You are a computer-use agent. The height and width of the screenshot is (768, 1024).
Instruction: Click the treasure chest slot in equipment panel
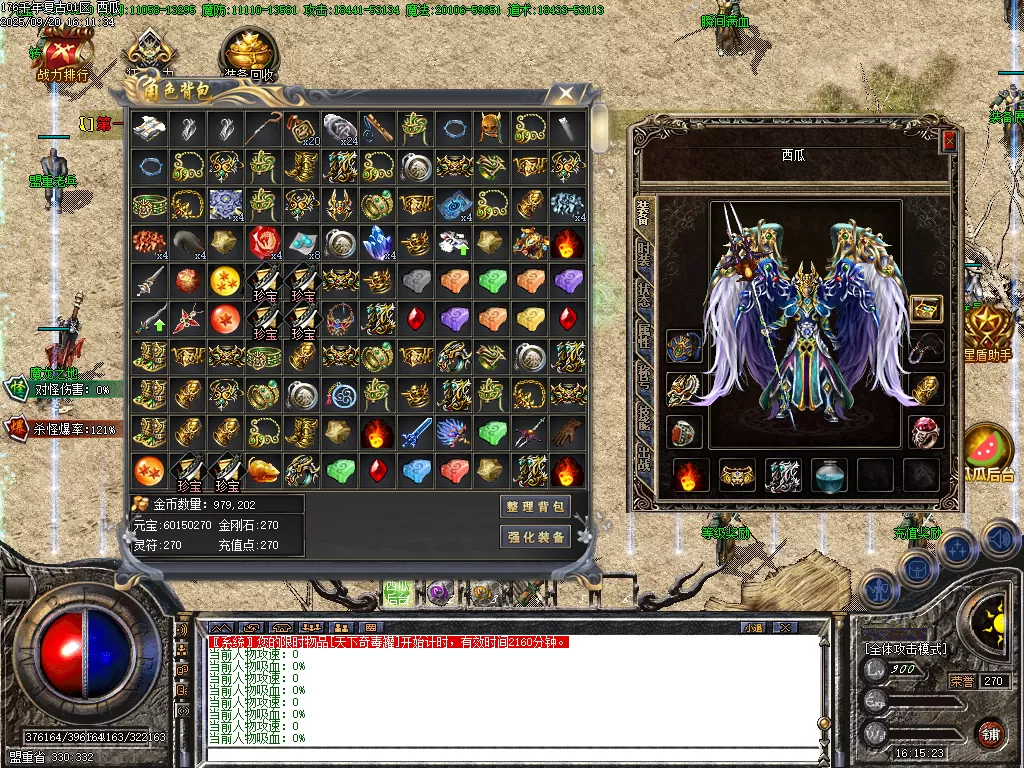pos(927,309)
